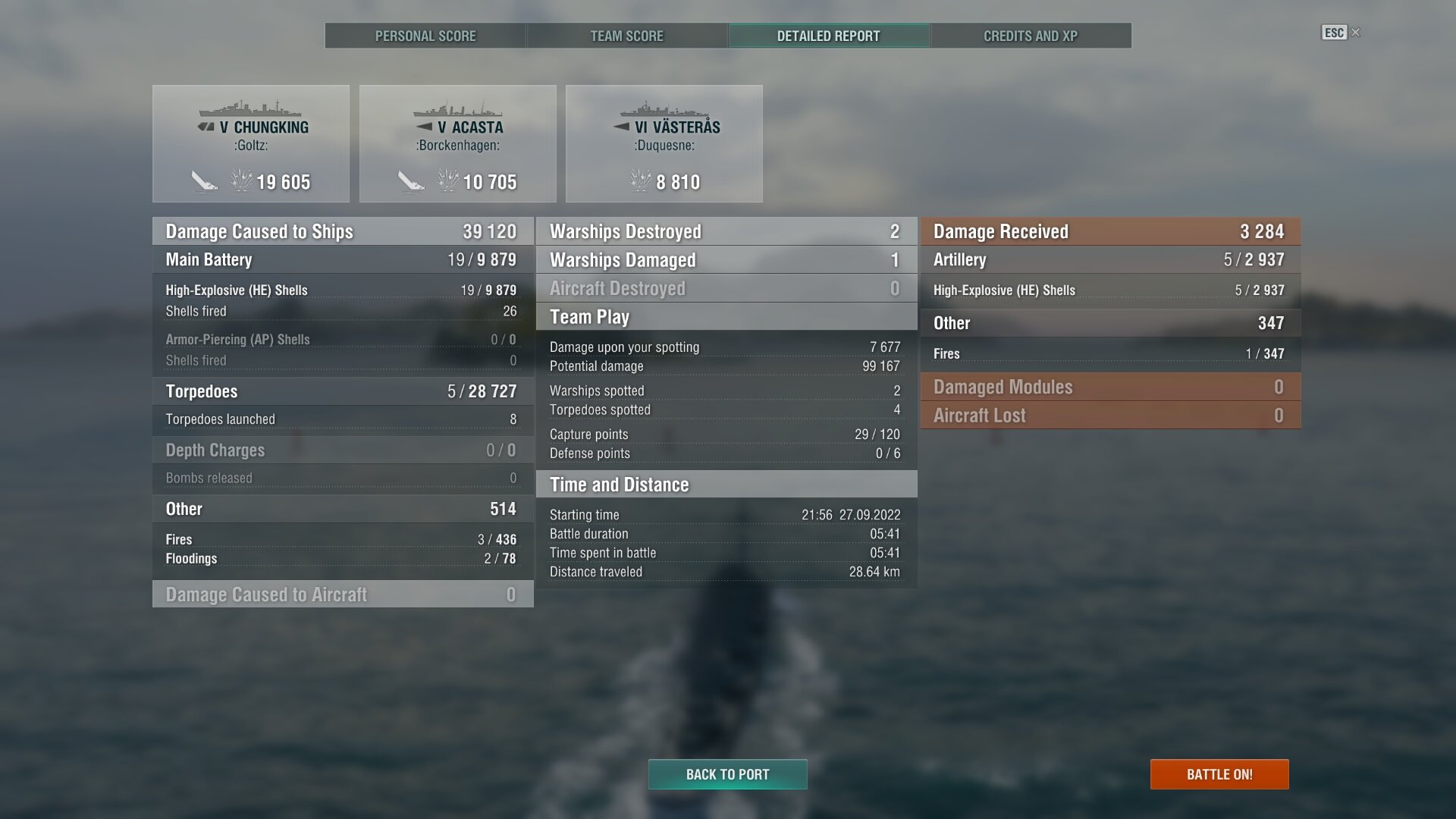Open the Team Score tab
Image resolution: width=1456 pixels, height=819 pixels.
click(626, 36)
